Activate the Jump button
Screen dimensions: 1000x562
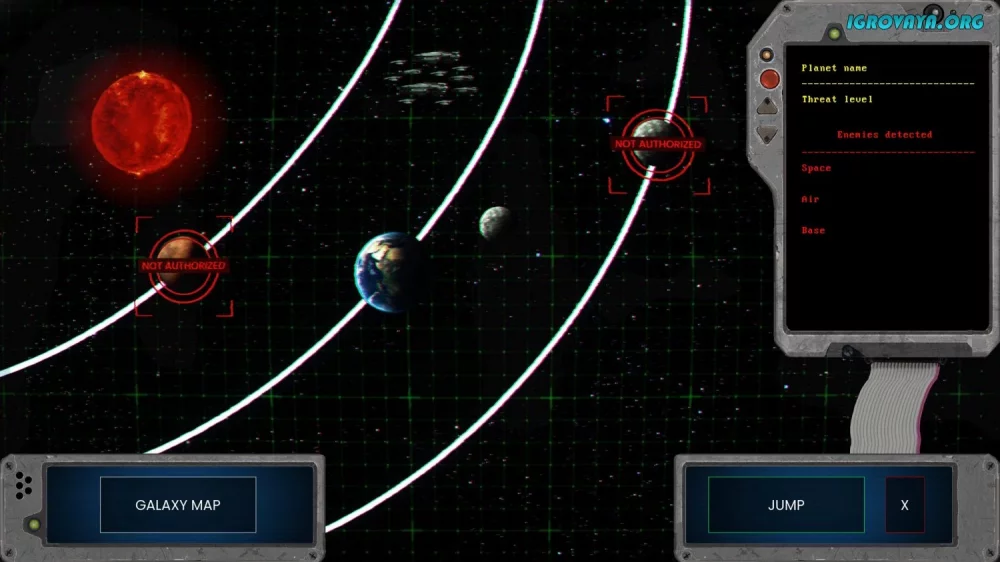[786, 505]
